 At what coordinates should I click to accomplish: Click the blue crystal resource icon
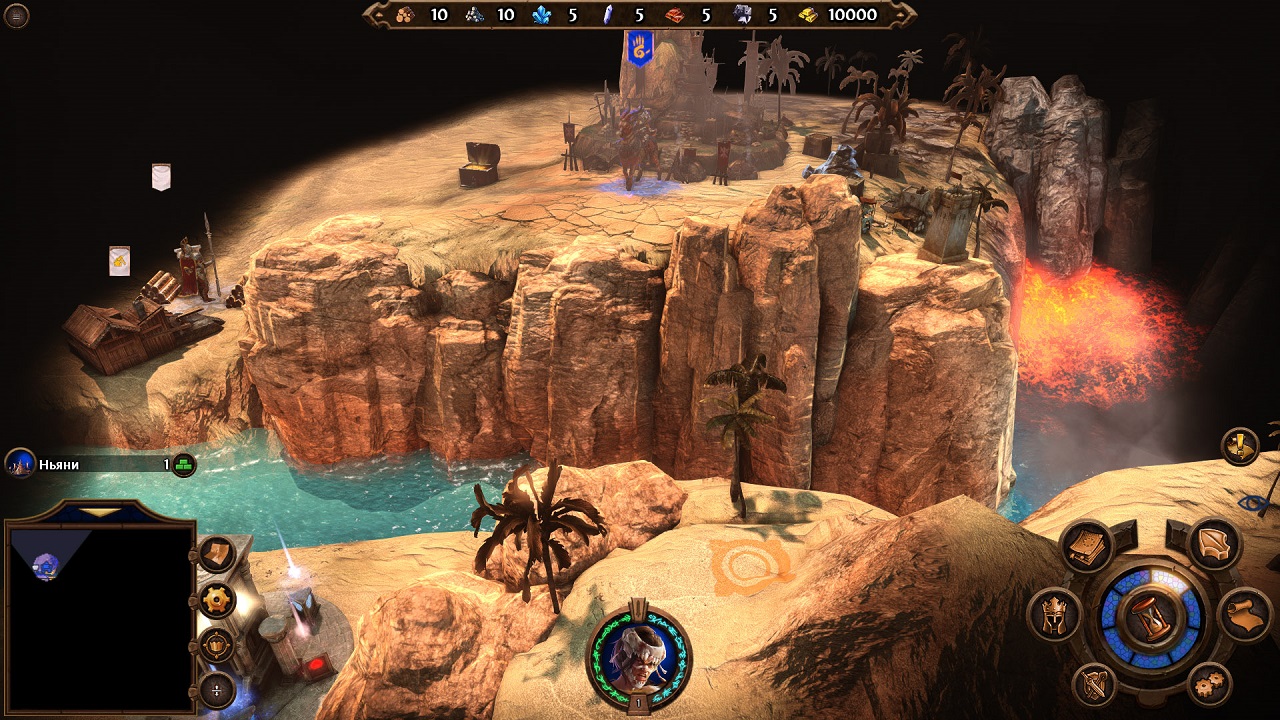[x=543, y=15]
